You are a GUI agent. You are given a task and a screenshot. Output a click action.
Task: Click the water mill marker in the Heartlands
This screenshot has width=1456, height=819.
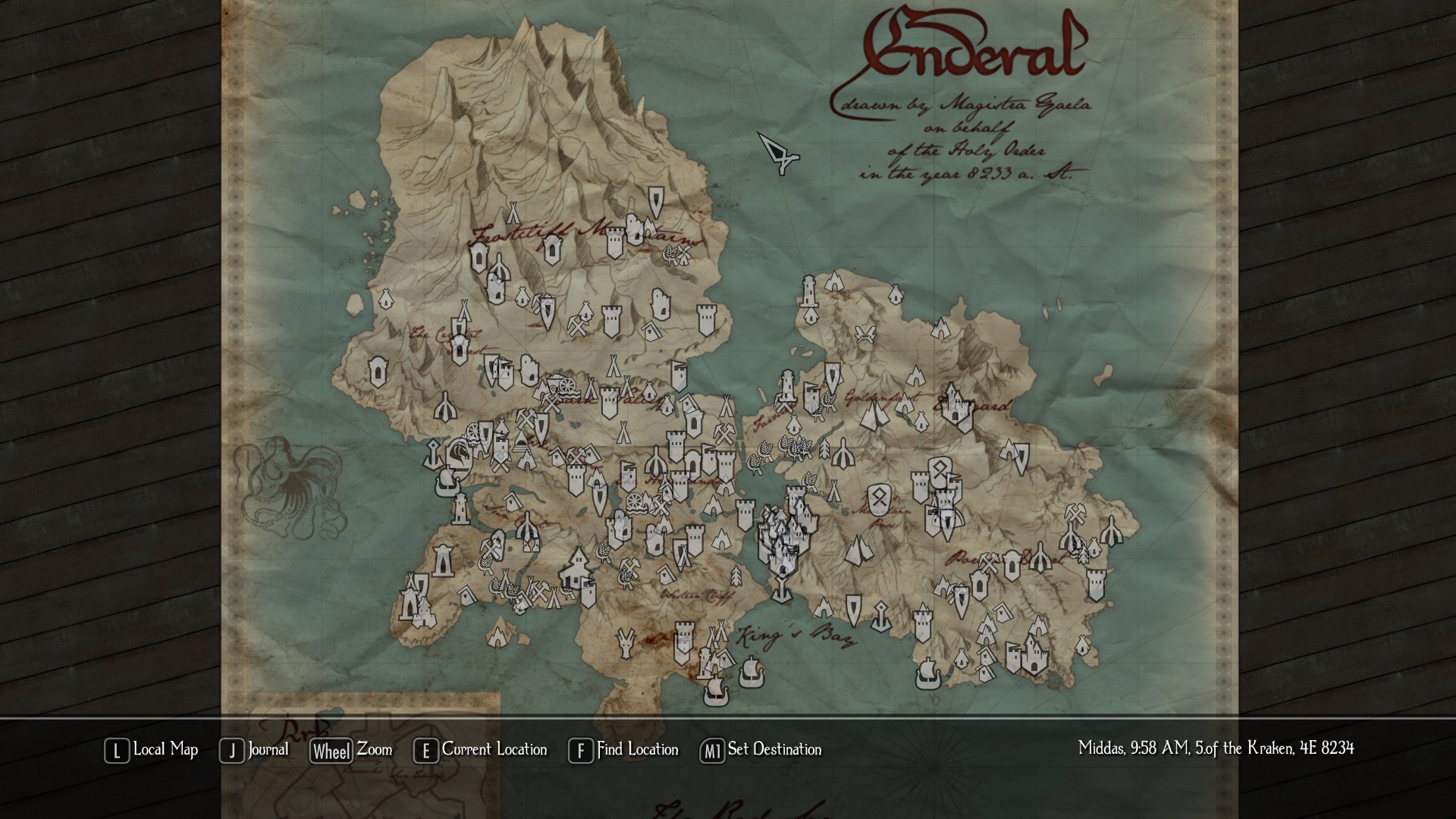(634, 504)
